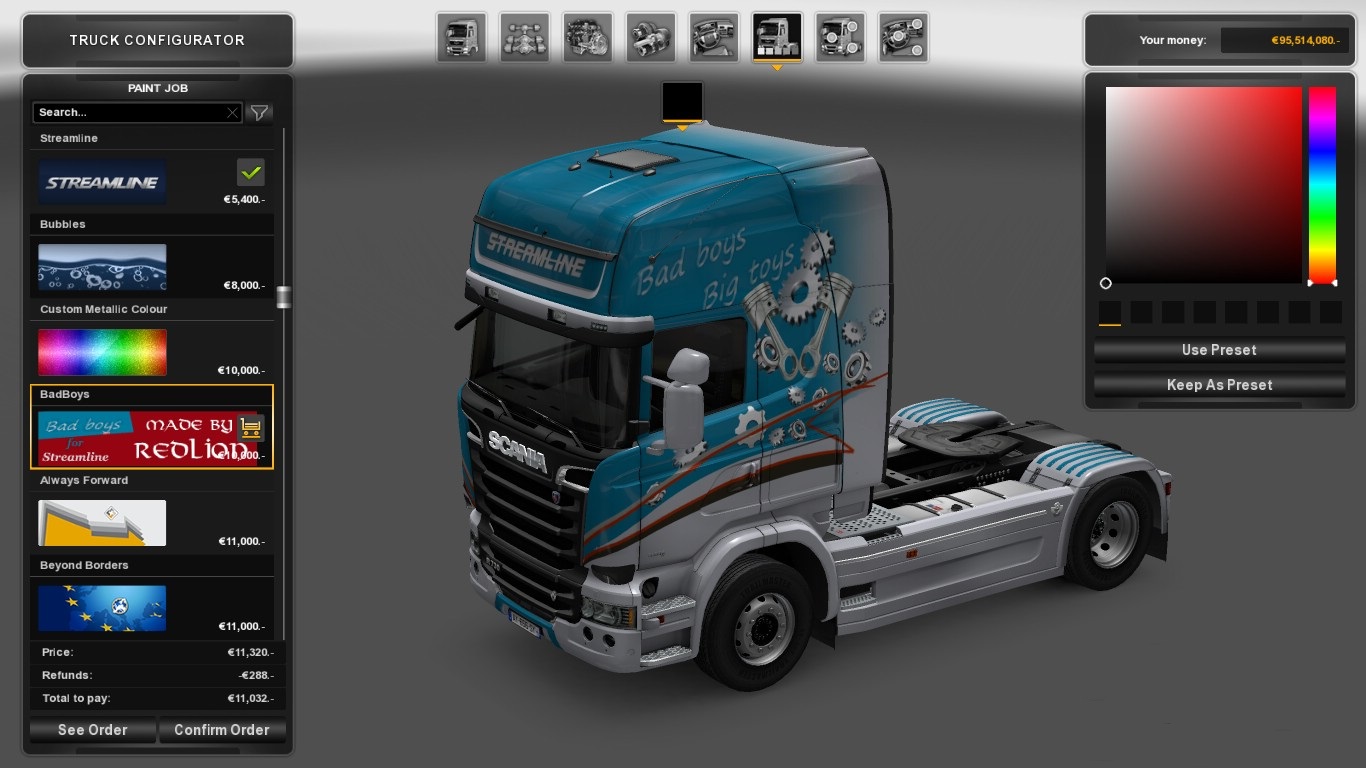1366x768 pixels.
Task: Confirm the order
Action: pyautogui.click(x=222, y=730)
